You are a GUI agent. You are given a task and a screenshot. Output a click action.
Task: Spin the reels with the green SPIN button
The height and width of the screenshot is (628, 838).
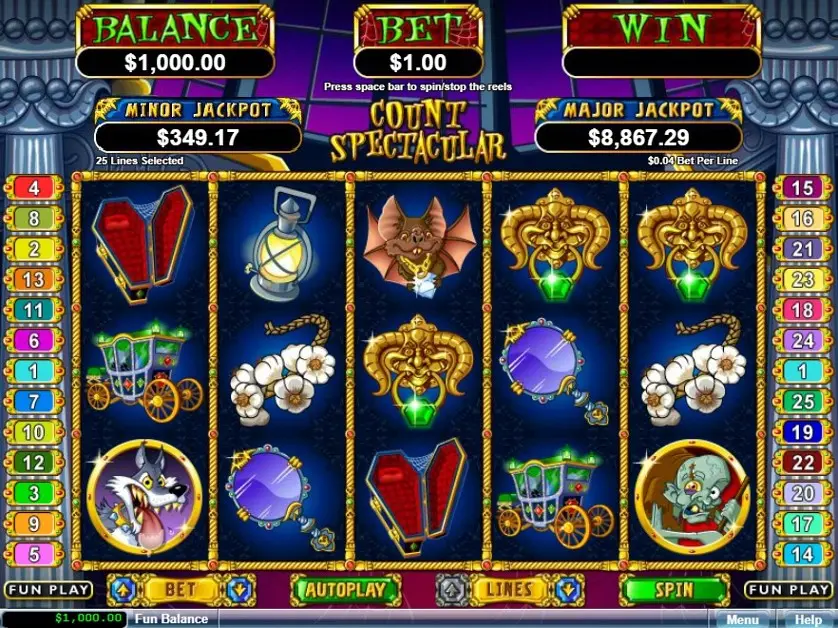point(673,590)
